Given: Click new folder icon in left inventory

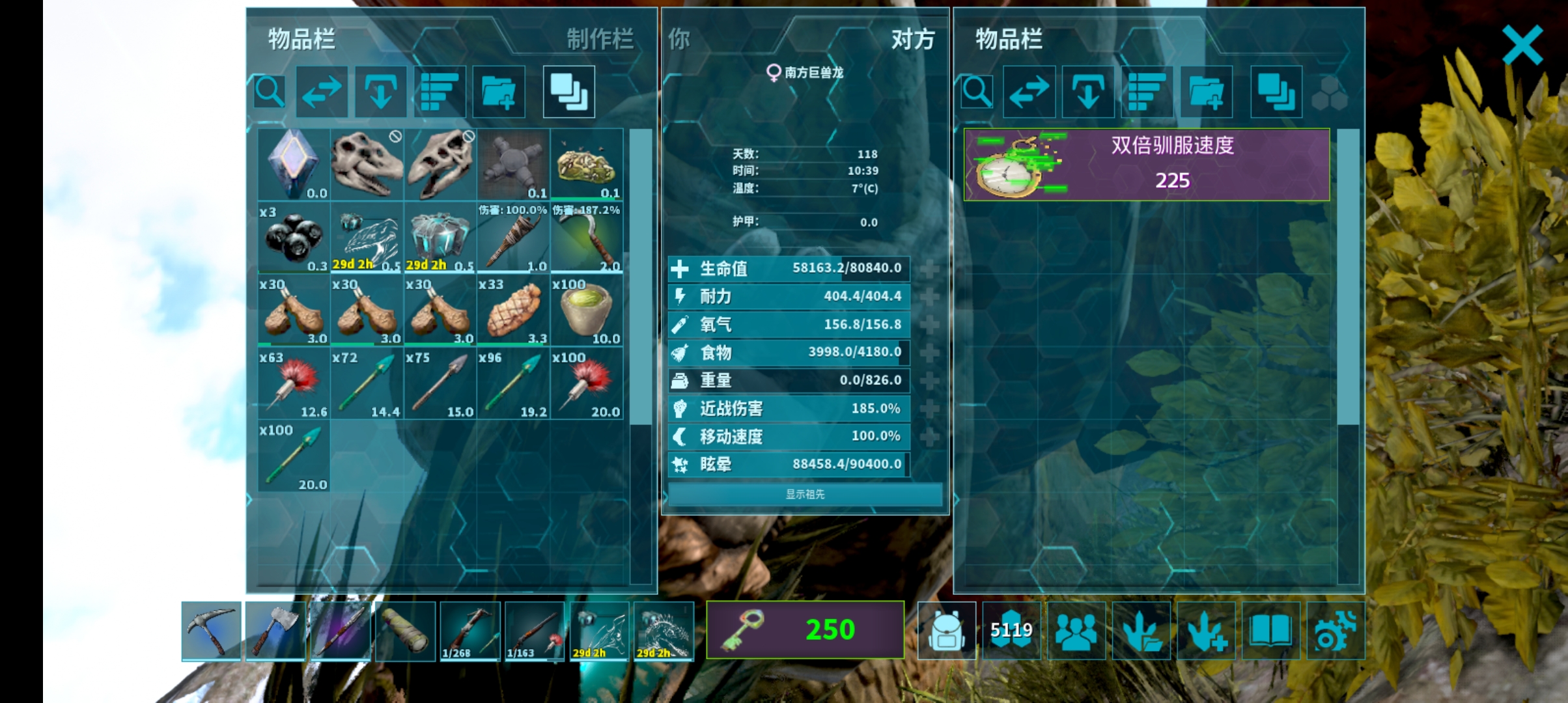Looking at the screenshot, I should click(x=498, y=92).
